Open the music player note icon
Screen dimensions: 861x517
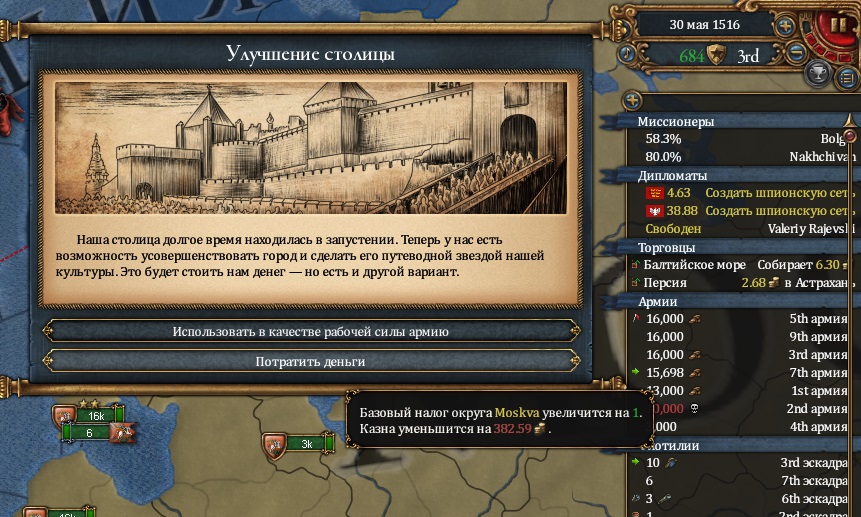[x=626, y=54]
